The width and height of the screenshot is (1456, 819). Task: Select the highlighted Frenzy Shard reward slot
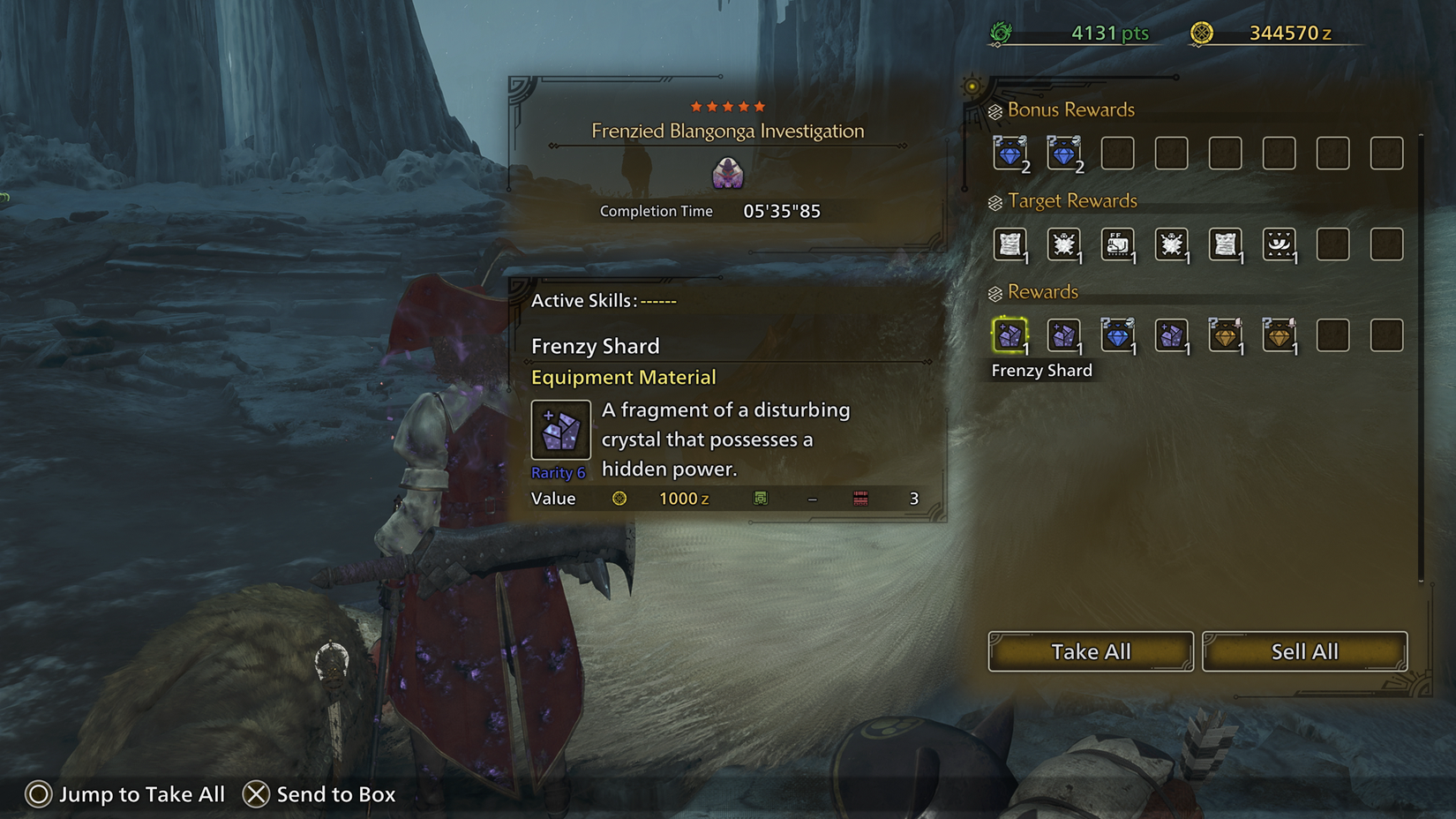click(1011, 335)
